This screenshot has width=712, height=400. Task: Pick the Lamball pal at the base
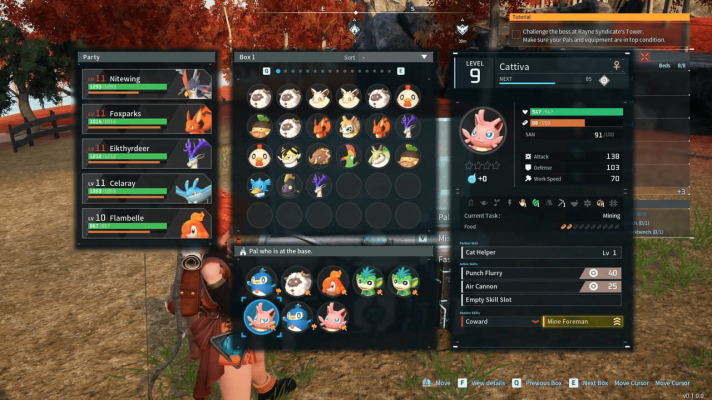coord(297,282)
